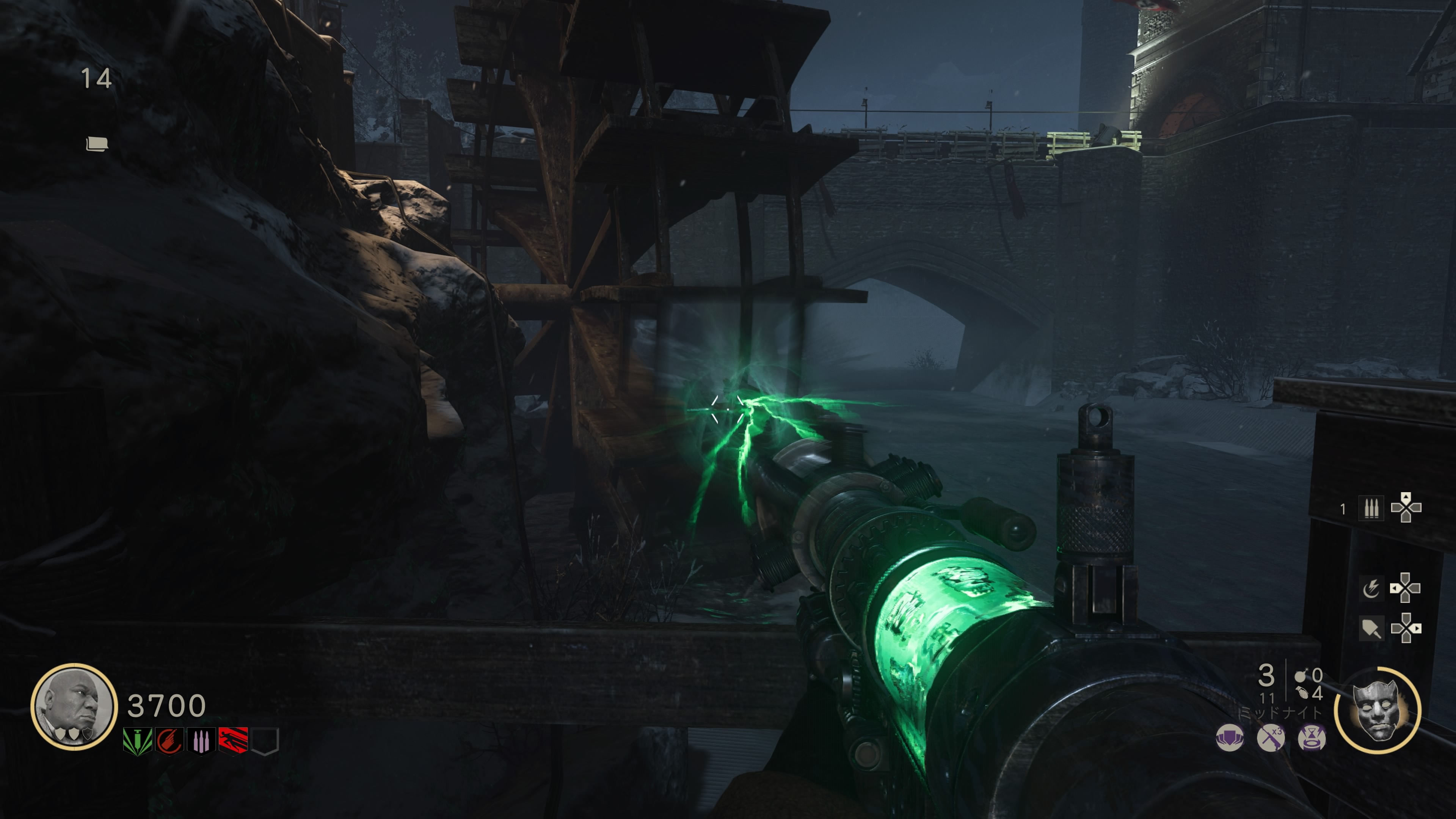Use the hourglass elixir icon
The width and height of the screenshot is (1456, 819).
pyautogui.click(x=1311, y=738)
